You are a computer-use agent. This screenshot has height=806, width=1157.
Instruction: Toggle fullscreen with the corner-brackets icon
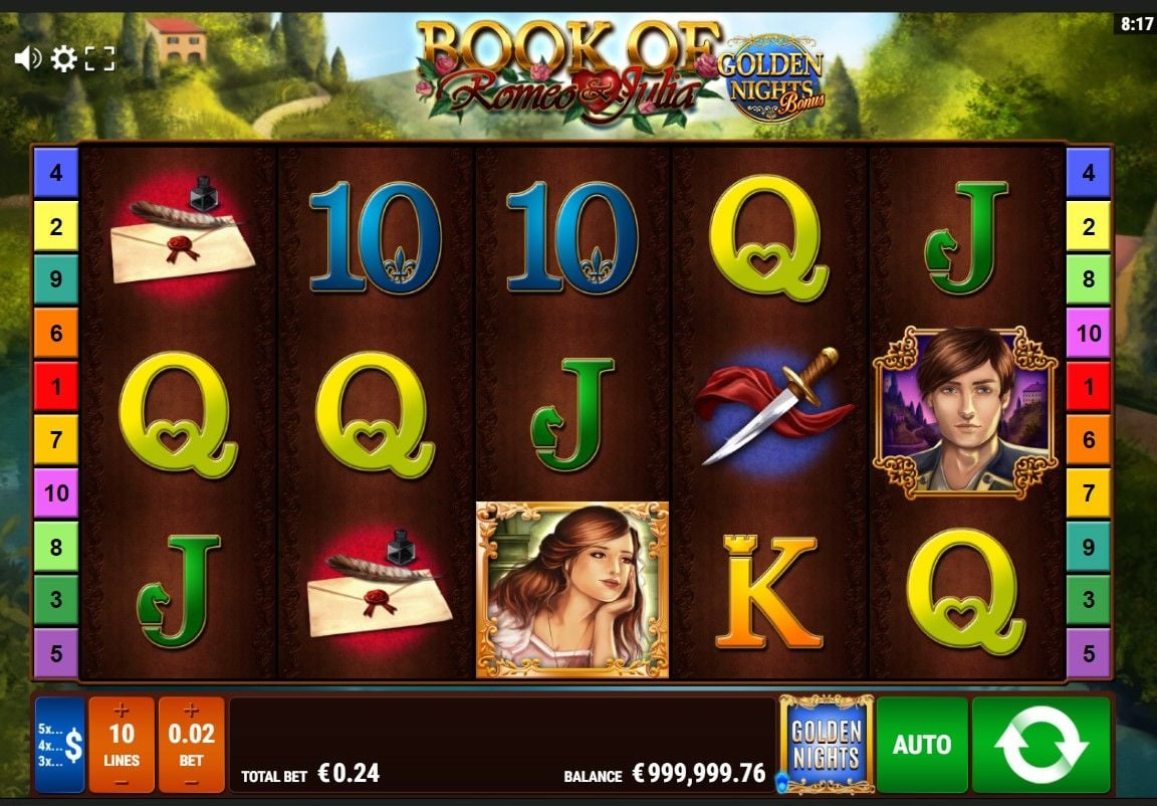pyautogui.click(x=100, y=59)
